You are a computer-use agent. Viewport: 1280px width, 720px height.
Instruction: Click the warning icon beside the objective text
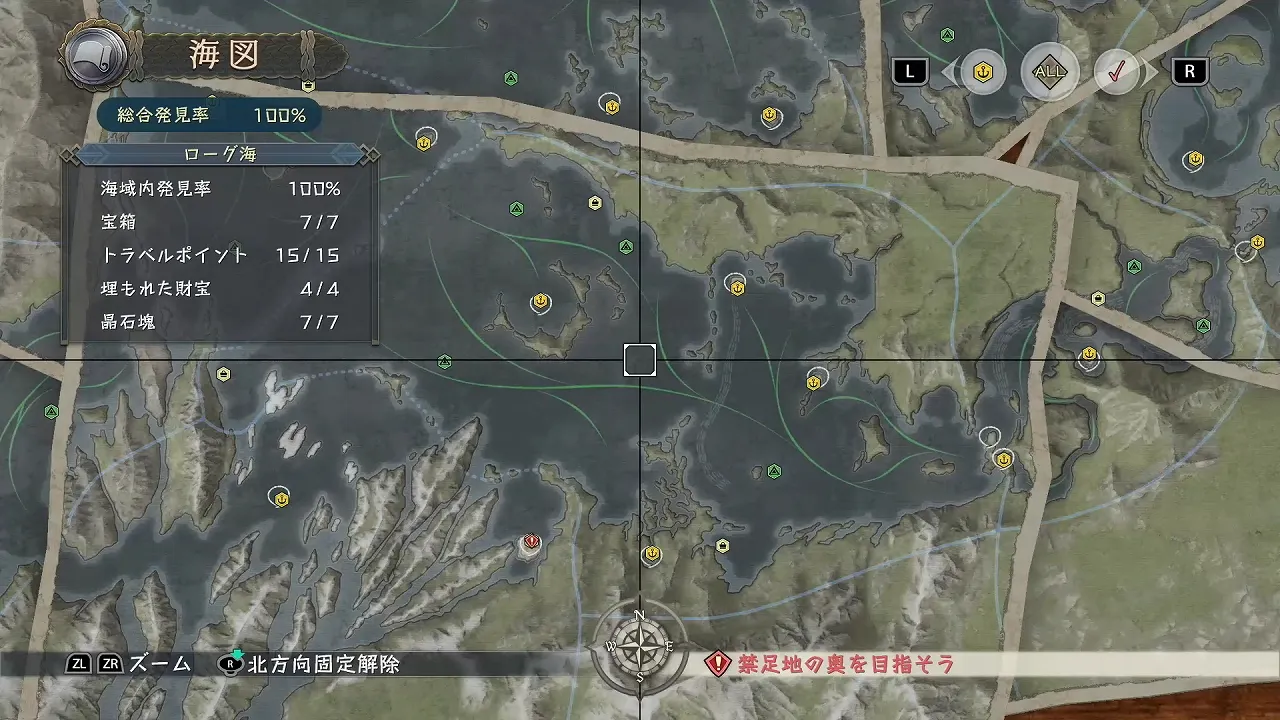718,661
